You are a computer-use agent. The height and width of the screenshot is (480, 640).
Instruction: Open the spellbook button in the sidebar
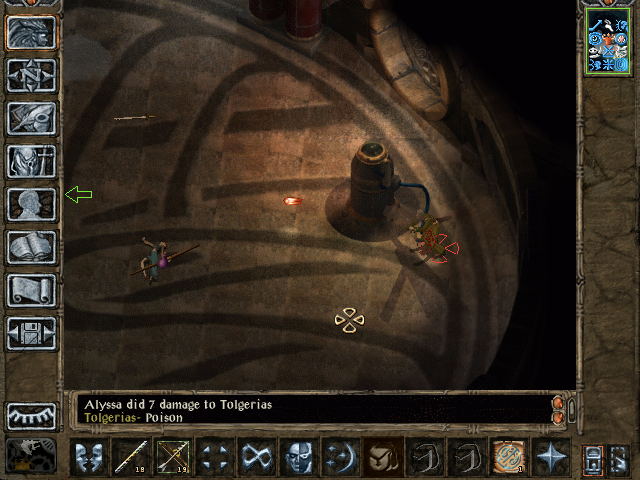[x=32, y=247]
